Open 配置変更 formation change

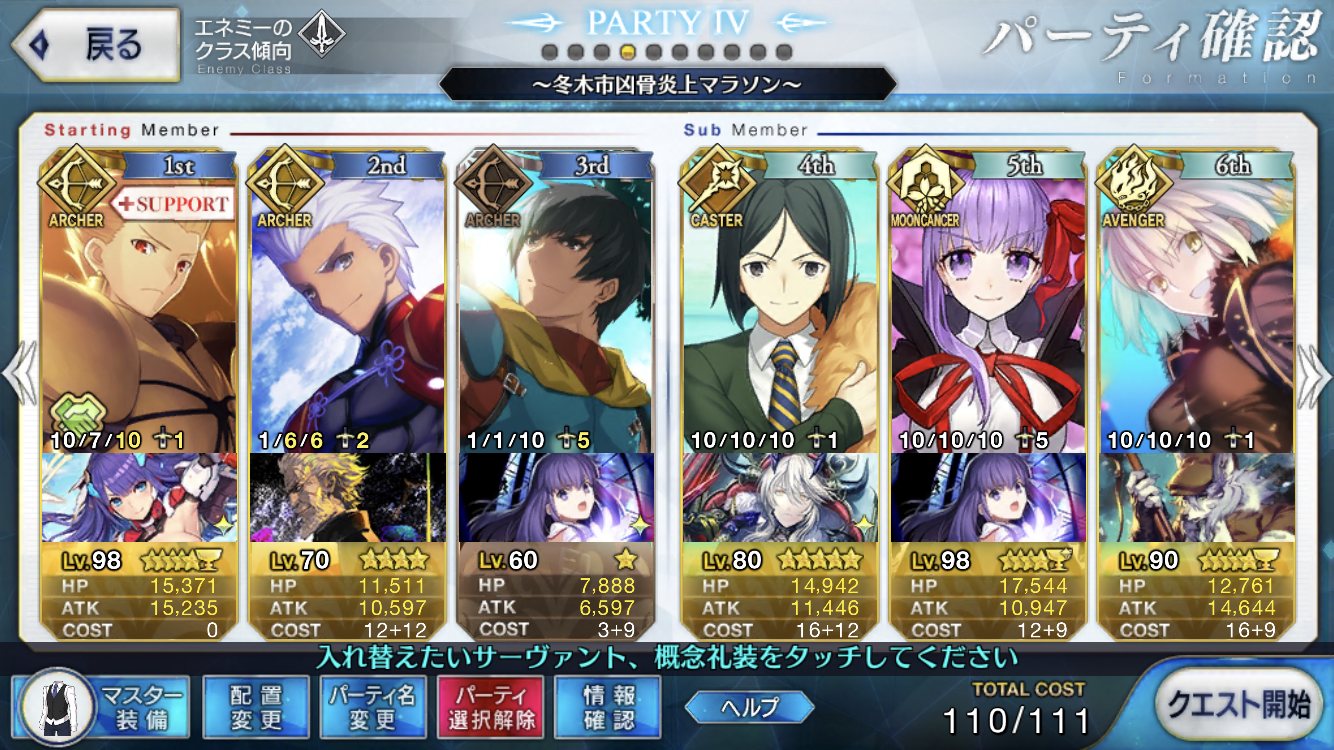(255, 705)
